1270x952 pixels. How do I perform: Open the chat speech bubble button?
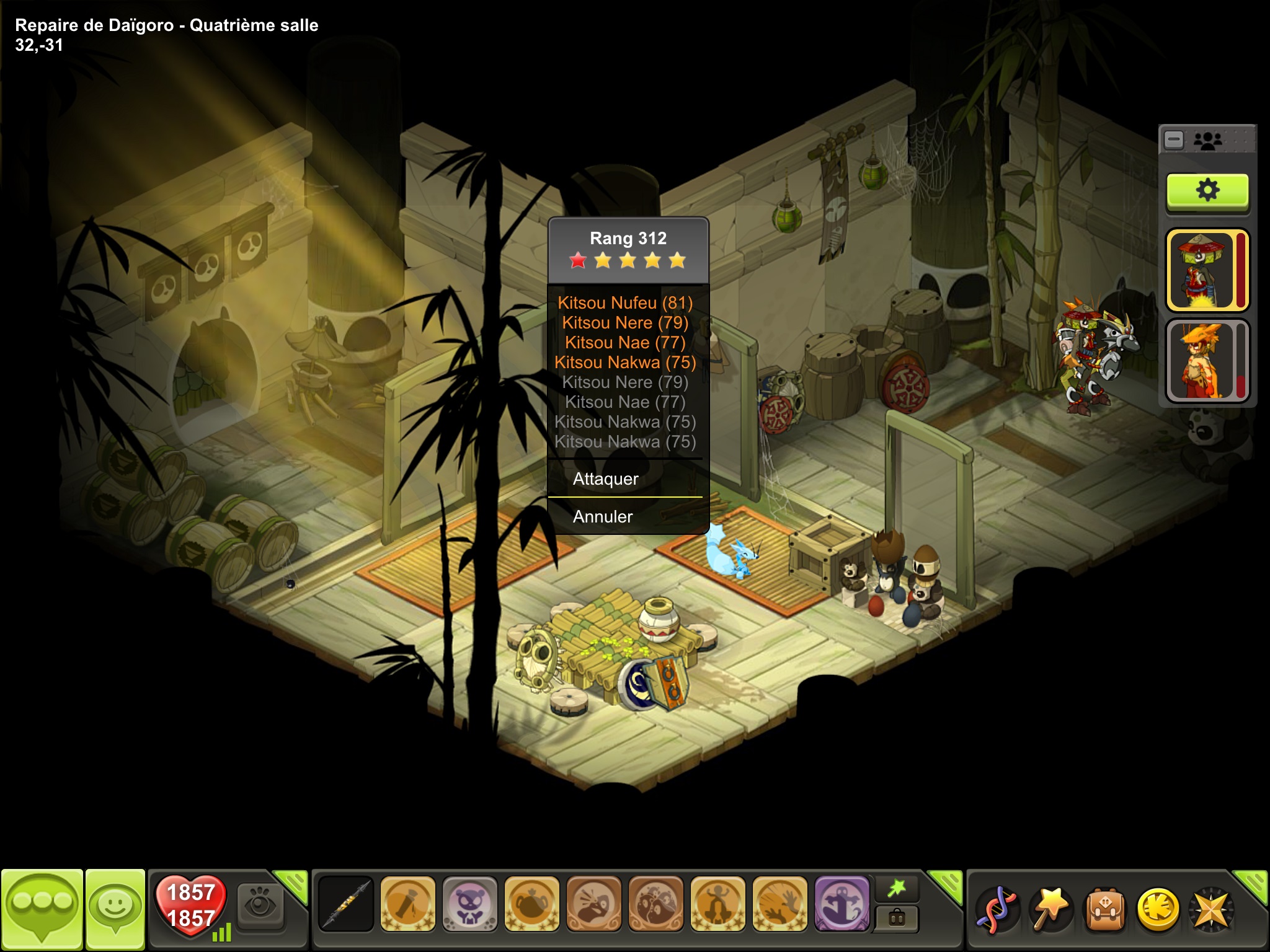coord(42,909)
